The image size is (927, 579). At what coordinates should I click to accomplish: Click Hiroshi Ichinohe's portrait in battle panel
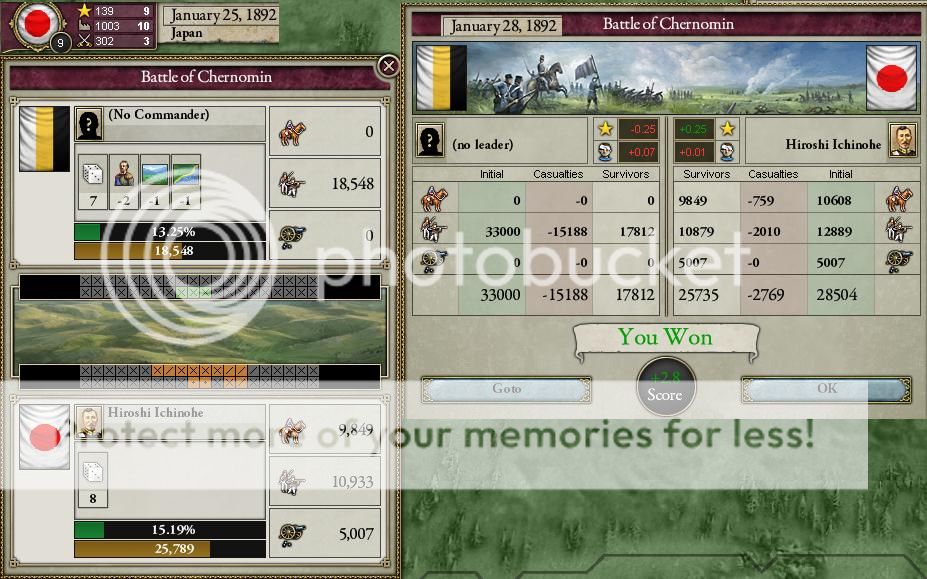tap(90, 423)
